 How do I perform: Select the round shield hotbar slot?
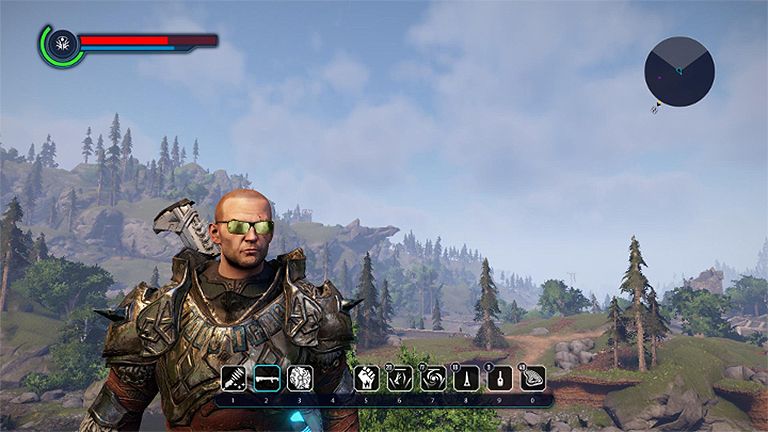pos(300,378)
